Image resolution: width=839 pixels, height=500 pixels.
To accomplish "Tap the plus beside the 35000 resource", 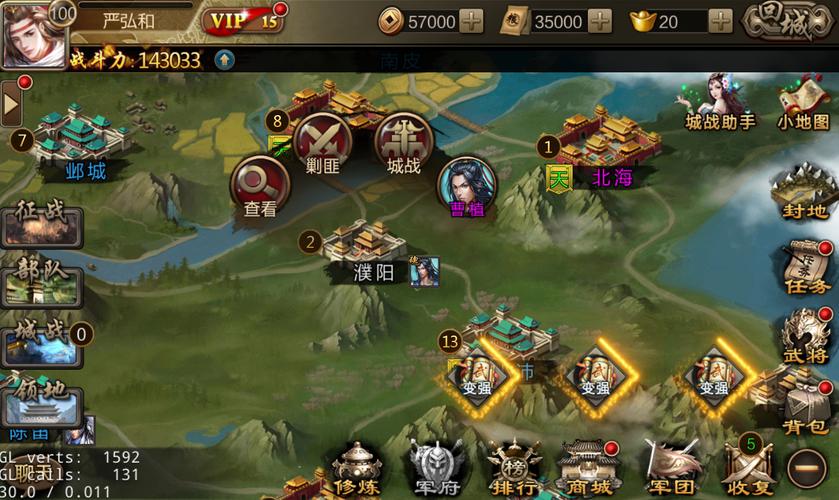I will pos(600,21).
